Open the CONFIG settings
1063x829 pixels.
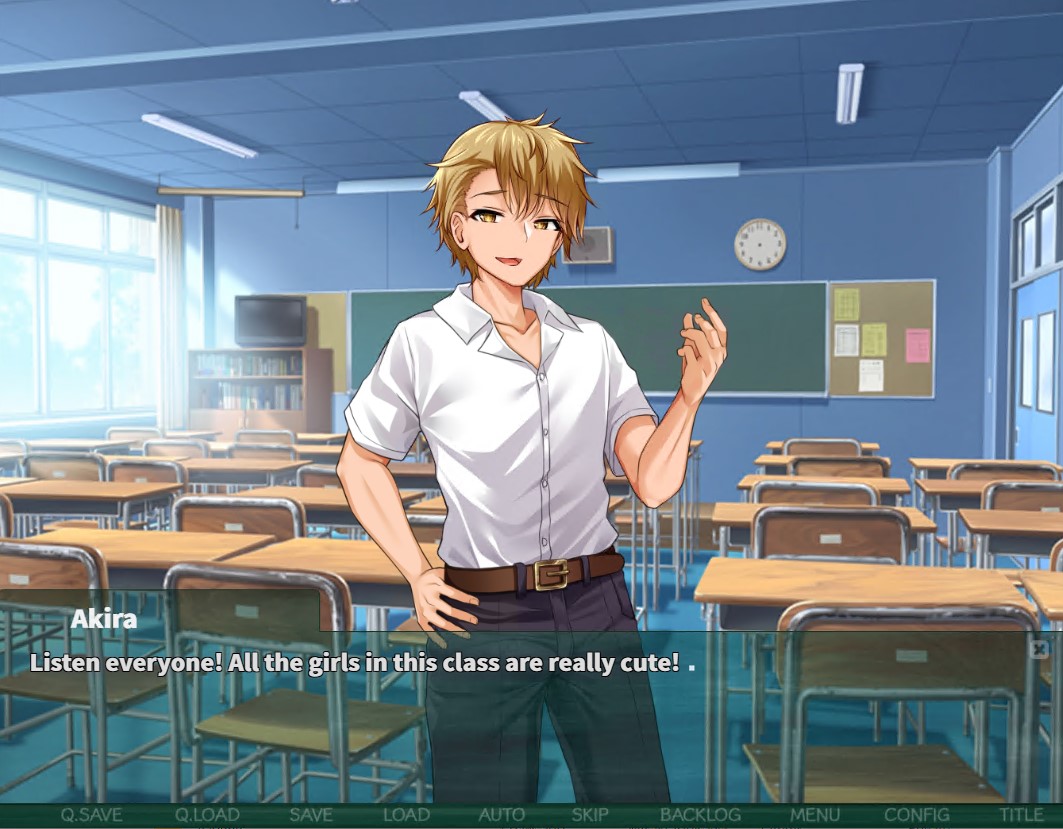coord(917,815)
